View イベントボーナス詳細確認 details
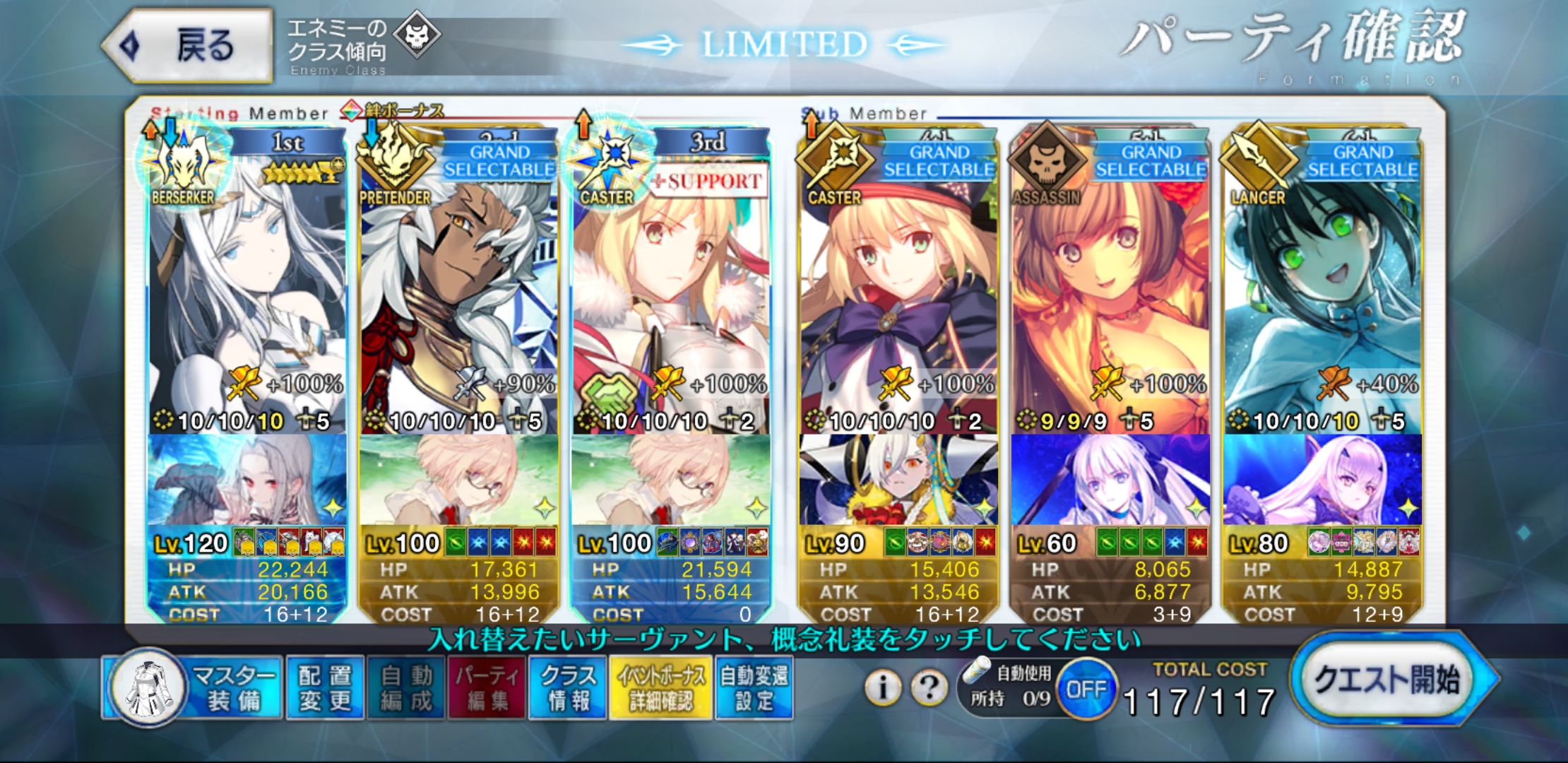 (660, 688)
